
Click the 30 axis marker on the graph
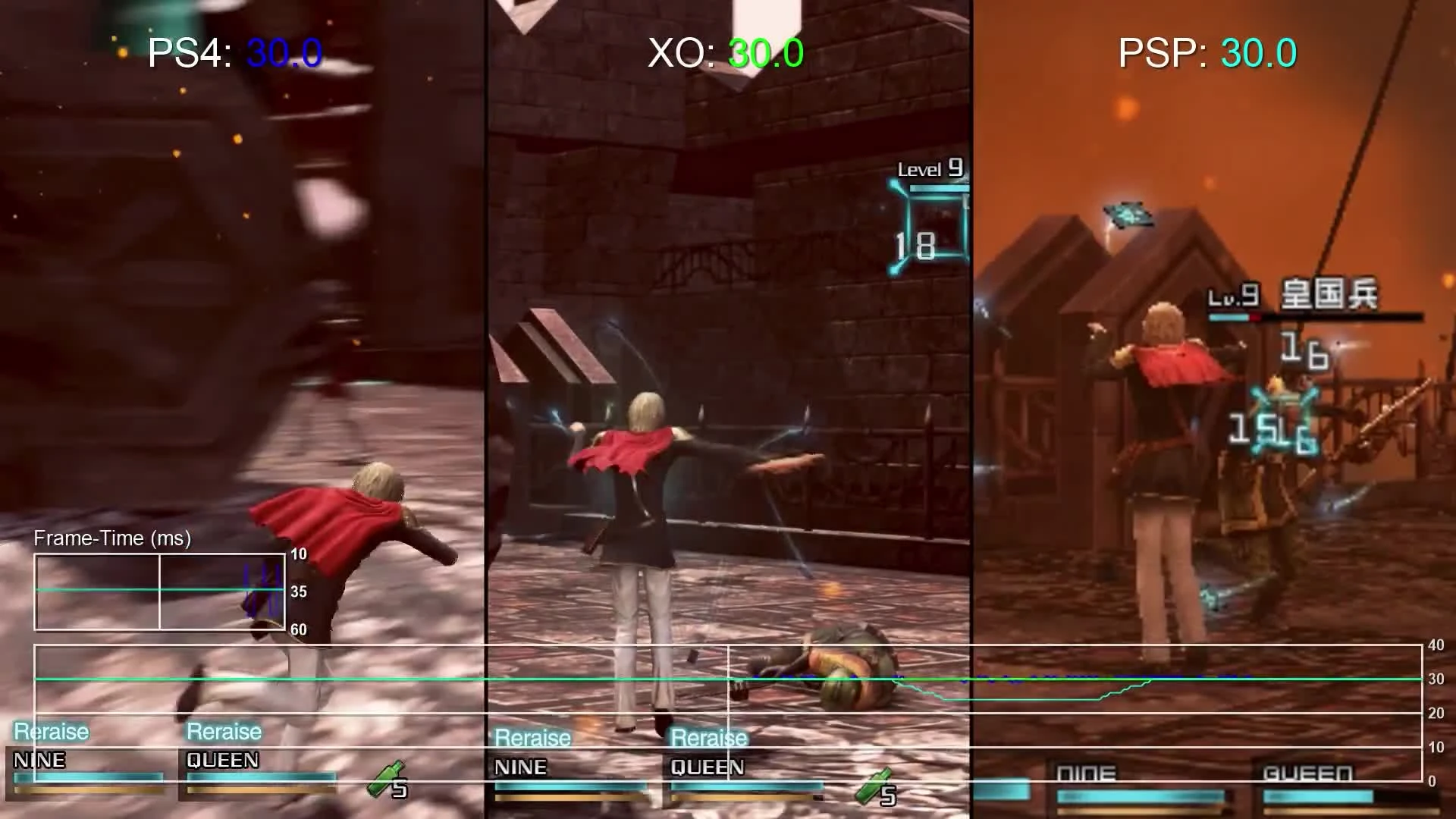(1435, 679)
